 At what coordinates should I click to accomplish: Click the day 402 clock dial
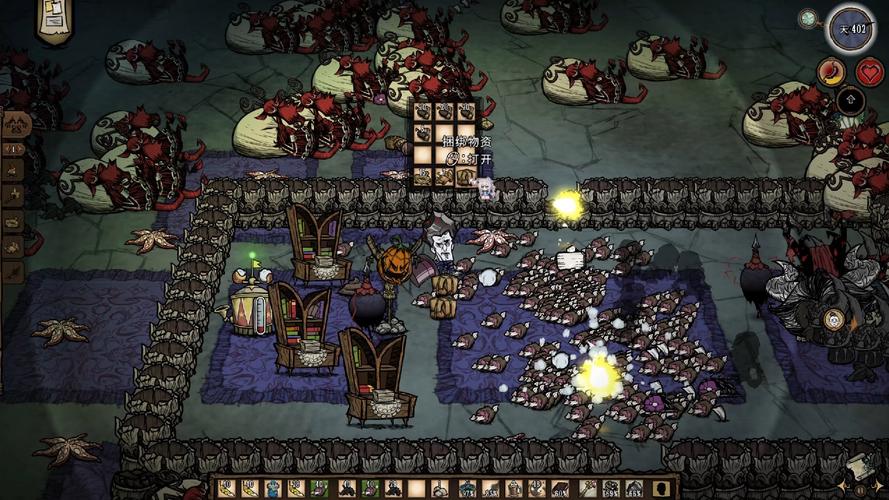850,27
